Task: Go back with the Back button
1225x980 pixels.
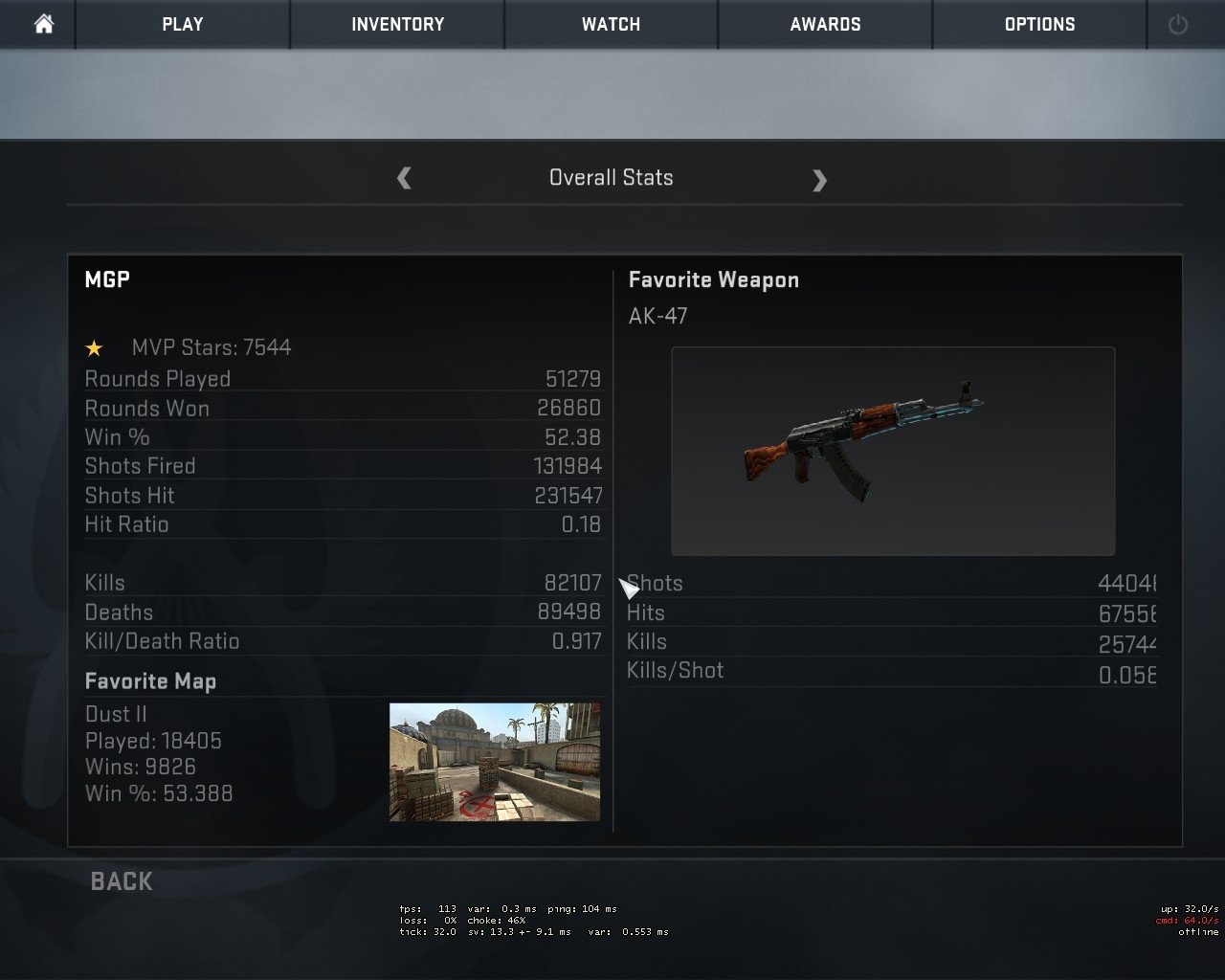Action: [122, 881]
